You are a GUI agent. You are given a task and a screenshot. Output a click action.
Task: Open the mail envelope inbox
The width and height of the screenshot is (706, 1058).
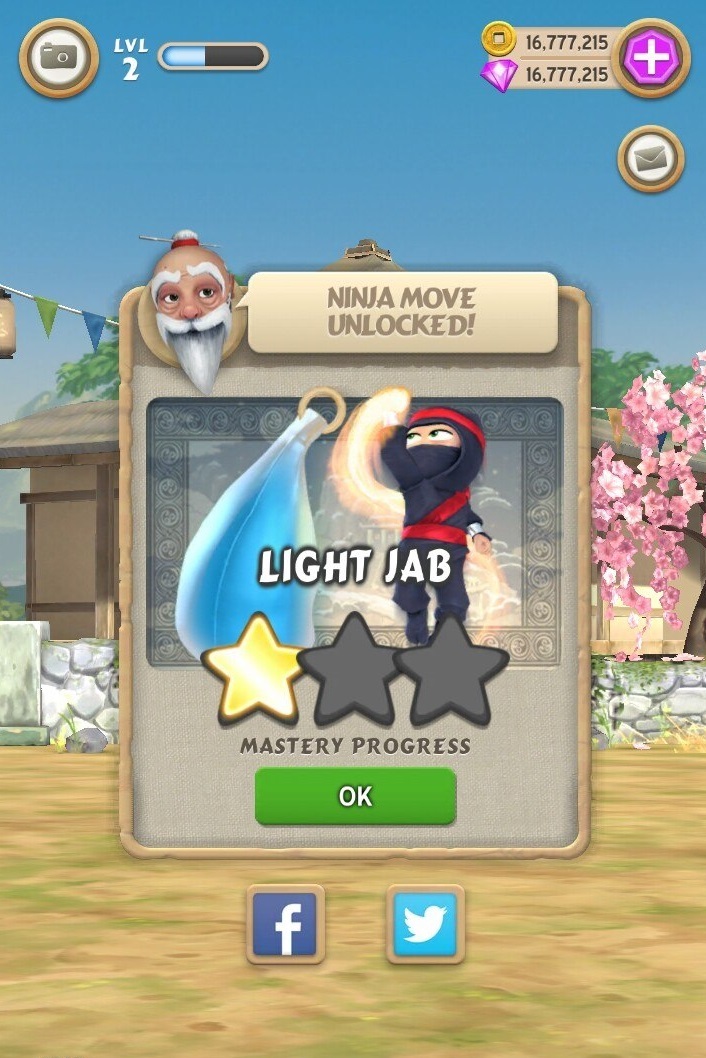click(650, 158)
